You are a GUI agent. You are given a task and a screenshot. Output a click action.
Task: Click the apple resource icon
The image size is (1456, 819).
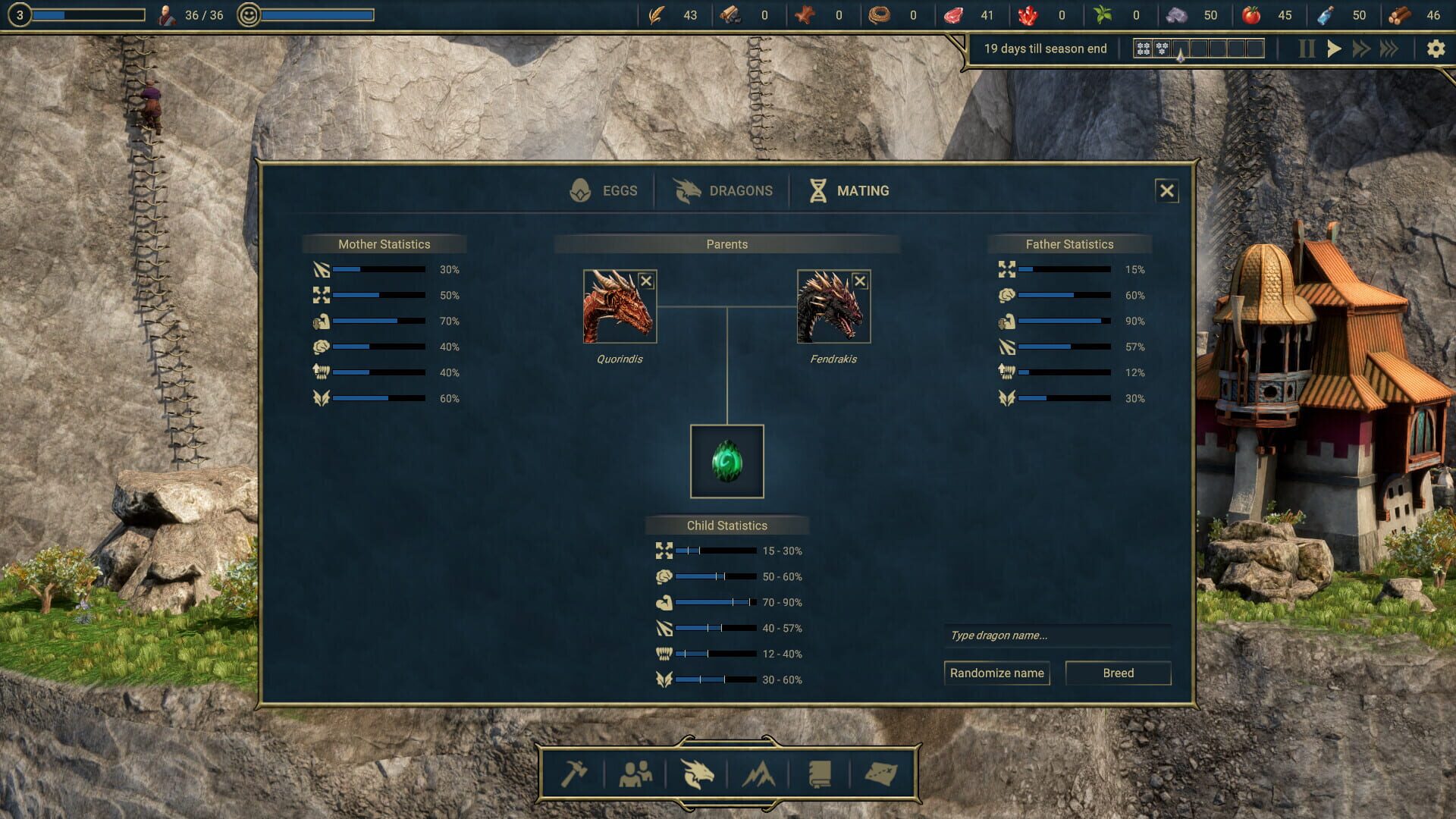coord(1252,14)
